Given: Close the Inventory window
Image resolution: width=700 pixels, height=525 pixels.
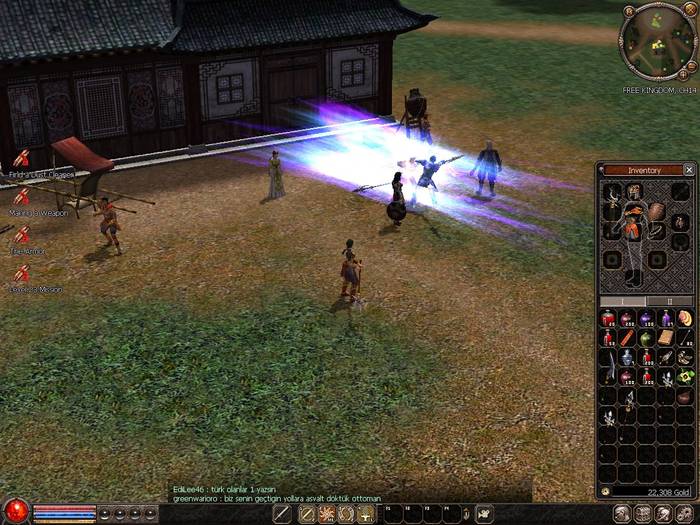Looking at the screenshot, I should click(x=689, y=170).
